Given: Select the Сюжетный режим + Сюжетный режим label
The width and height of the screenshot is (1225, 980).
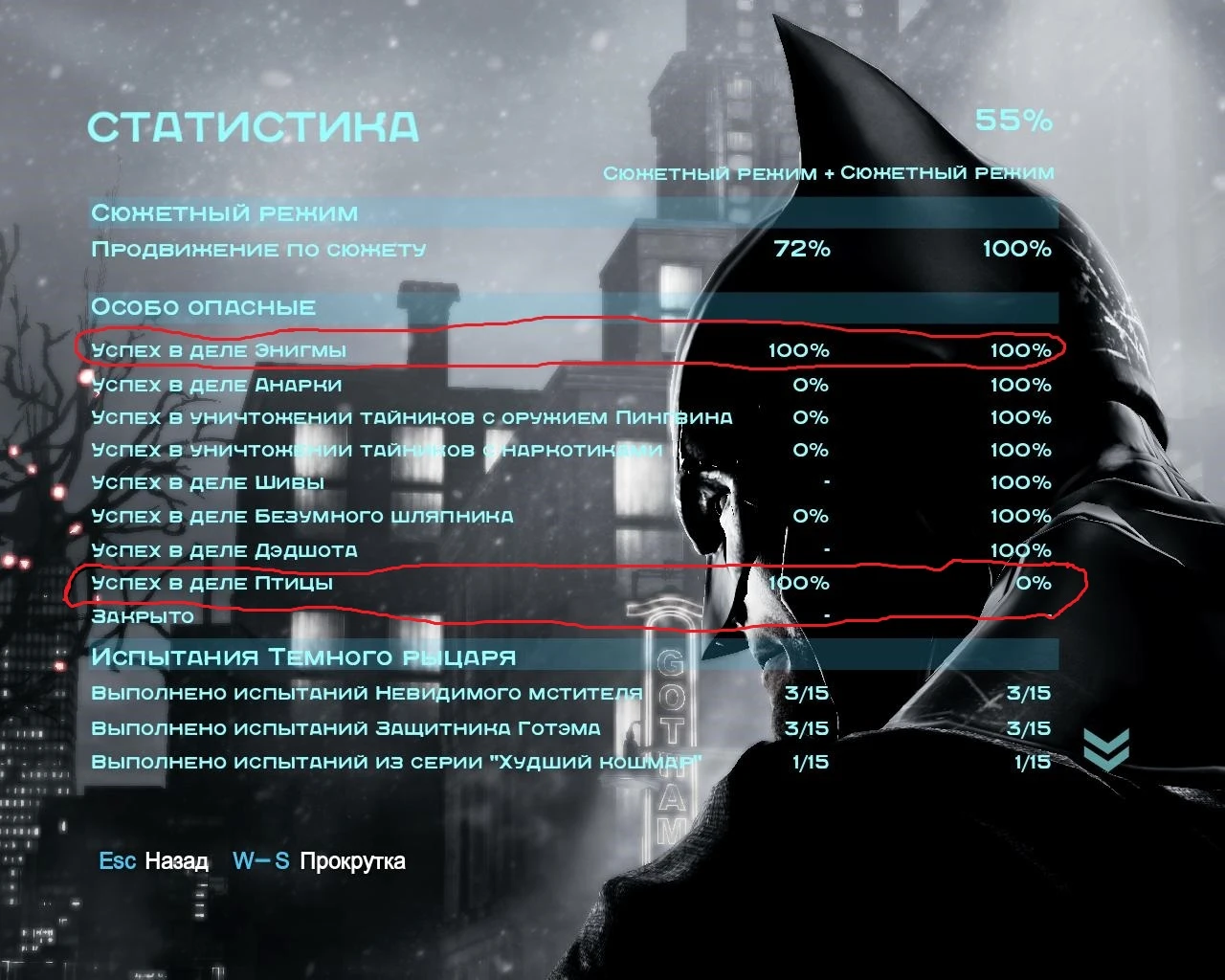Looking at the screenshot, I should [829, 174].
